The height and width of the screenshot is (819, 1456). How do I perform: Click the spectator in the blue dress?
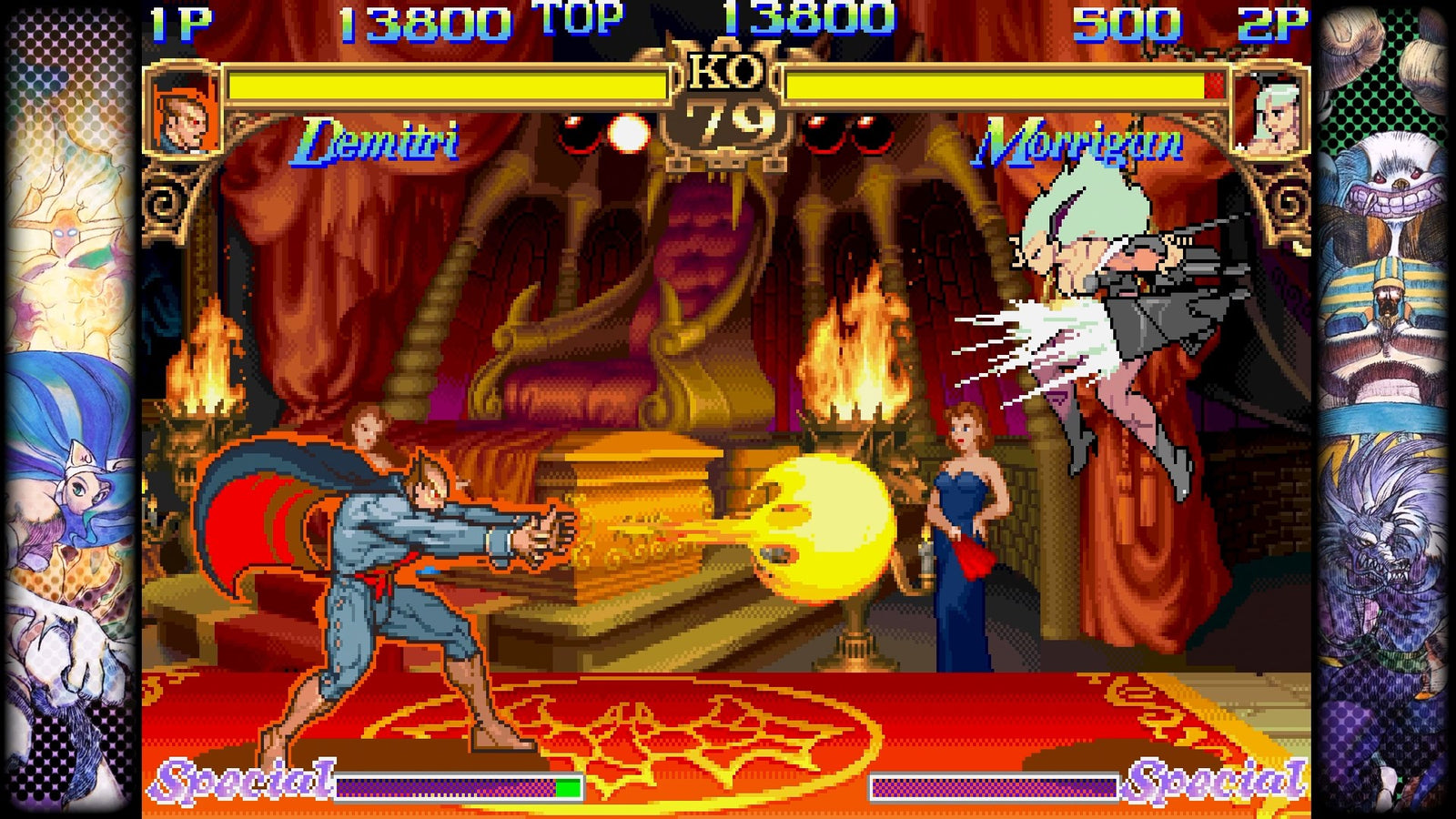(960, 537)
